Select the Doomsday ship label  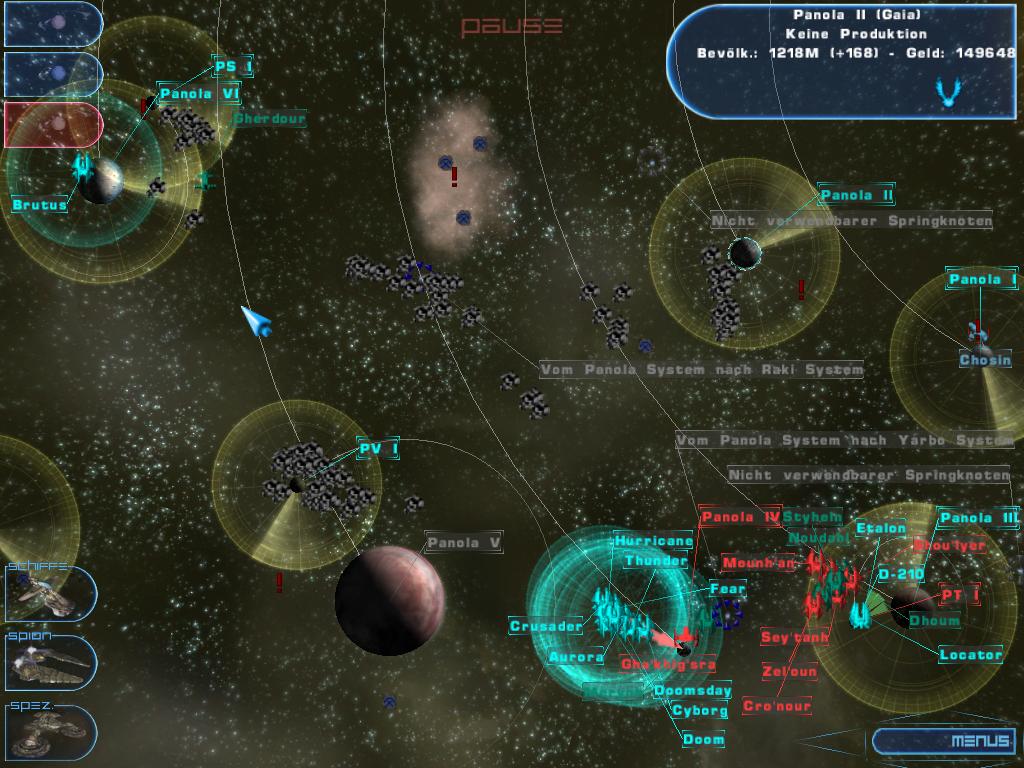692,691
